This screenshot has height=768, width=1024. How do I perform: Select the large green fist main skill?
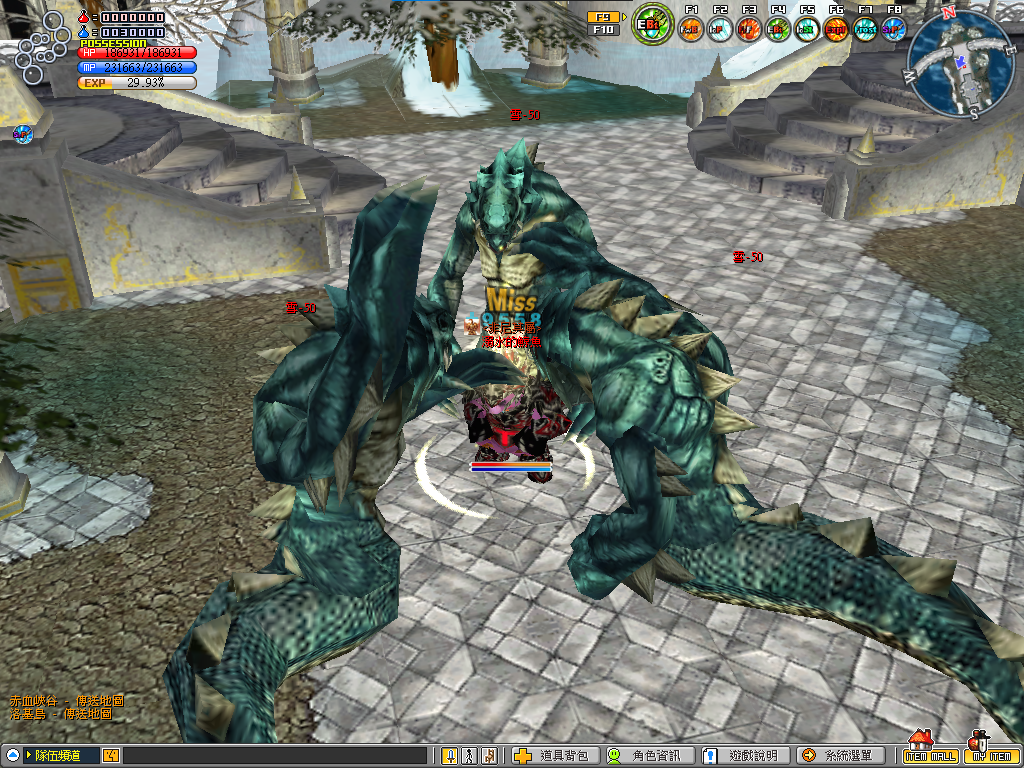[x=654, y=24]
